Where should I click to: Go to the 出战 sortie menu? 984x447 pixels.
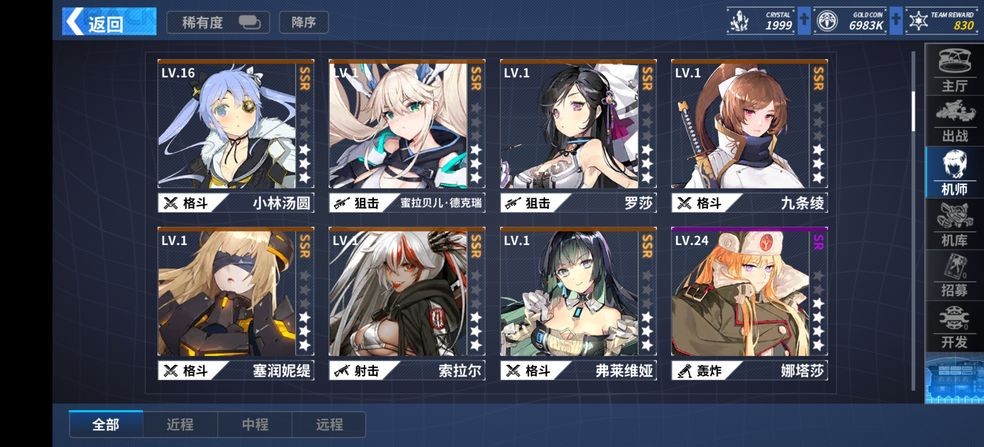954,120
